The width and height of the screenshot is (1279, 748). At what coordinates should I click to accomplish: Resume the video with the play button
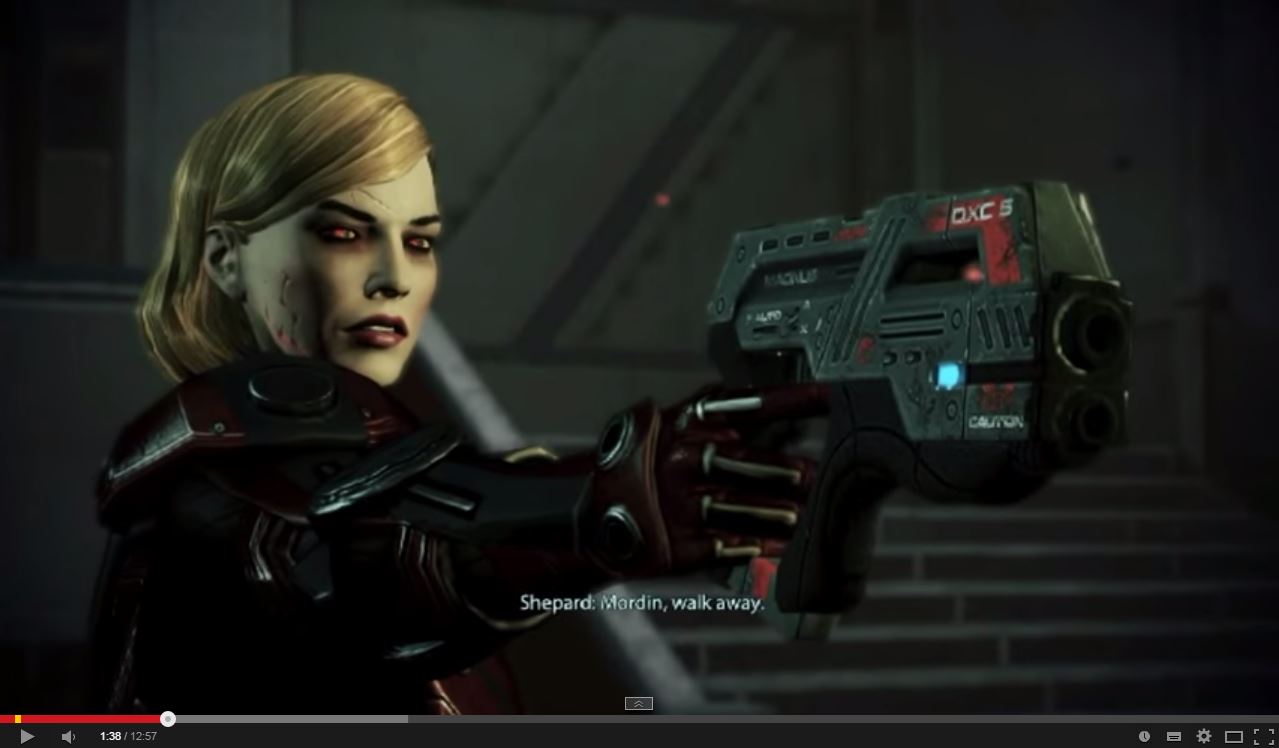[27, 737]
